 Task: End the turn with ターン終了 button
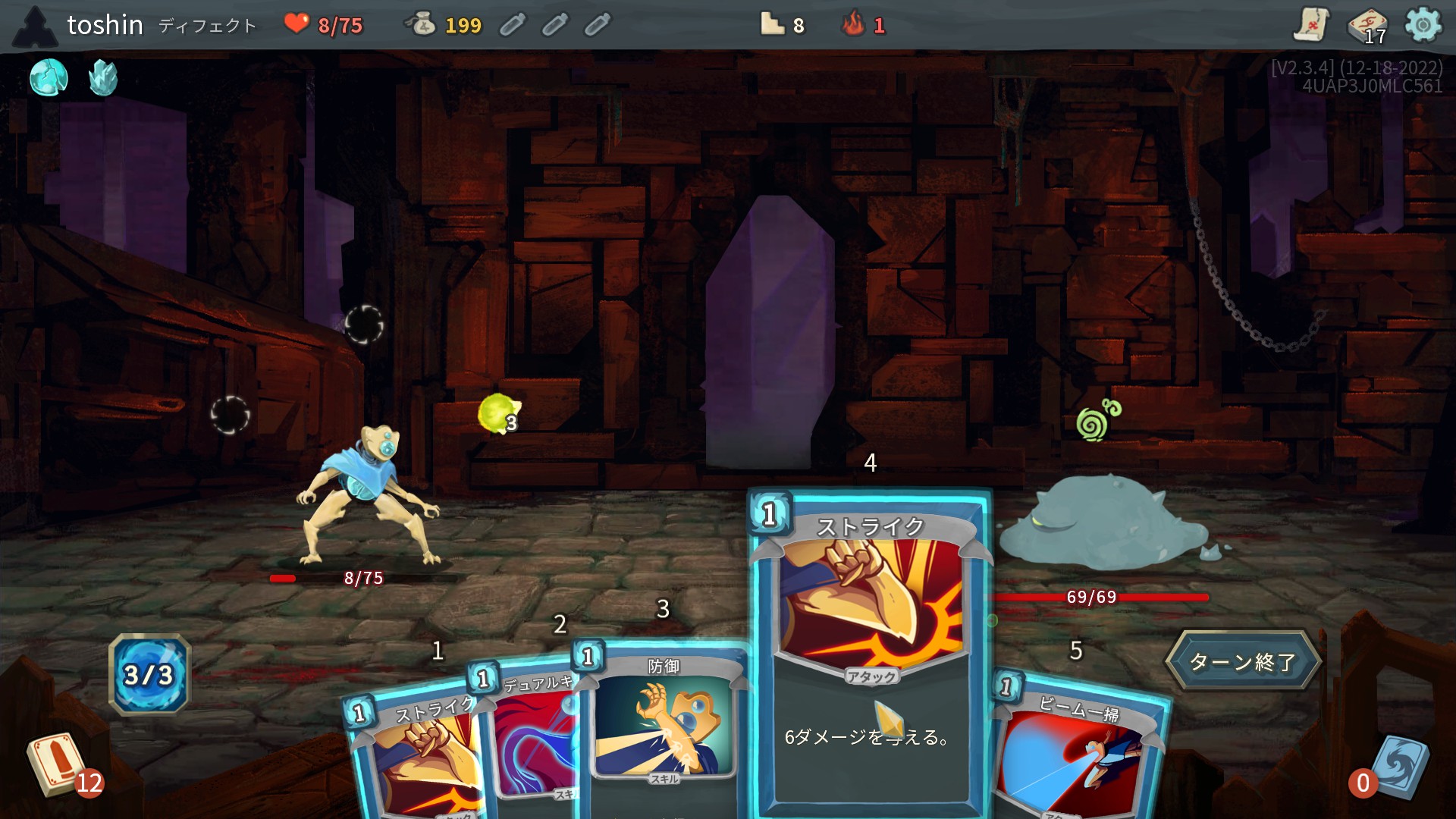[x=1243, y=661]
